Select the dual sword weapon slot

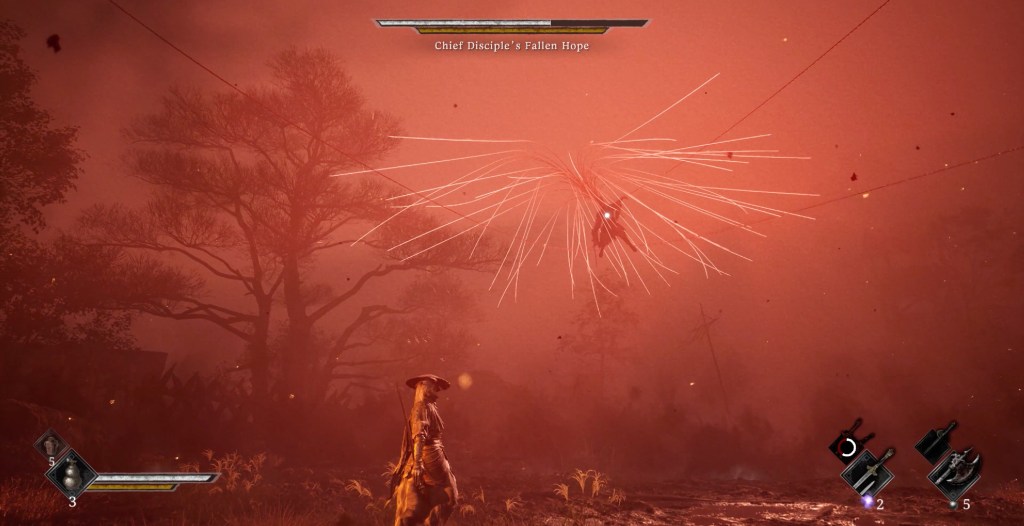point(867,472)
